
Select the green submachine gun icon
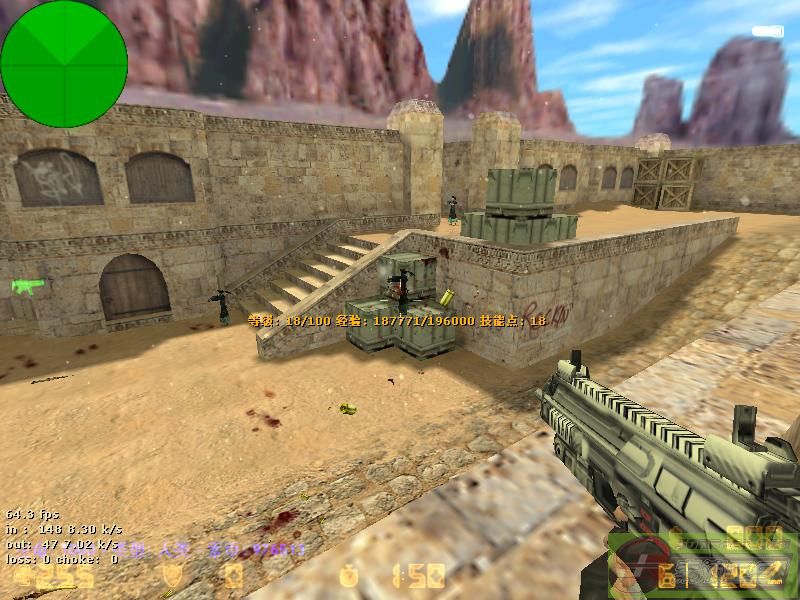(x=27, y=287)
